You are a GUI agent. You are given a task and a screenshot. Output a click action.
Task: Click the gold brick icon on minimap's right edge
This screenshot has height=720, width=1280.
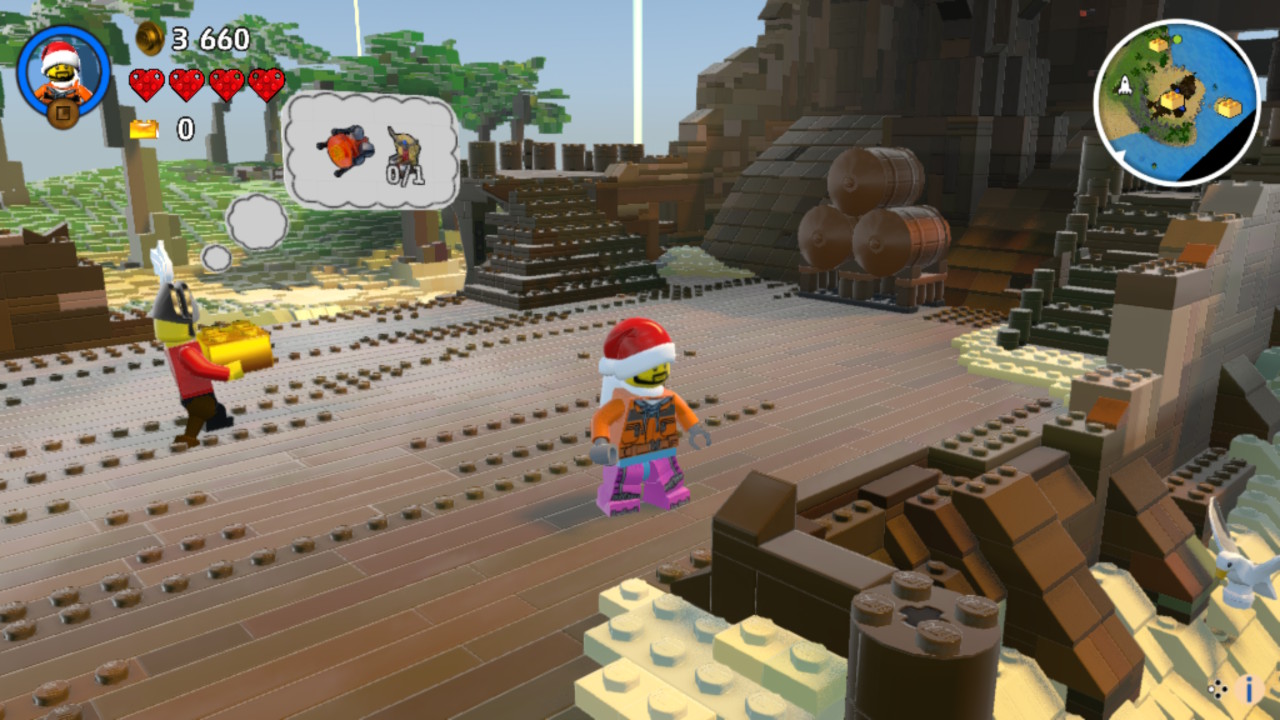tap(1229, 105)
